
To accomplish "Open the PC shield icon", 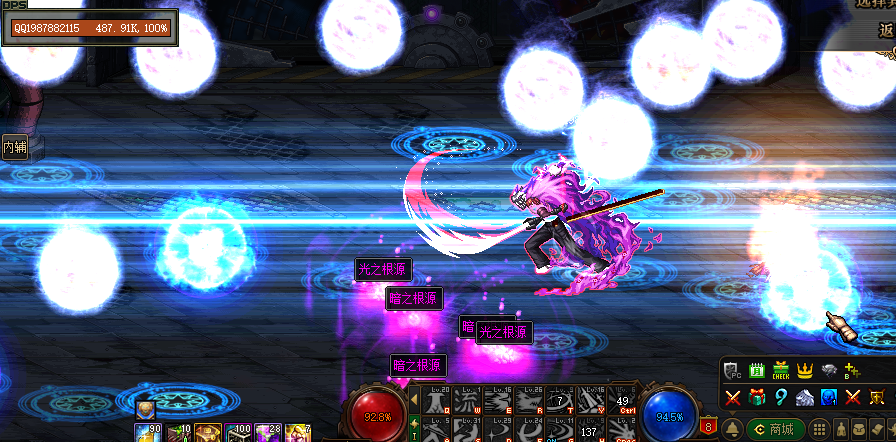I will [x=732, y=371].
